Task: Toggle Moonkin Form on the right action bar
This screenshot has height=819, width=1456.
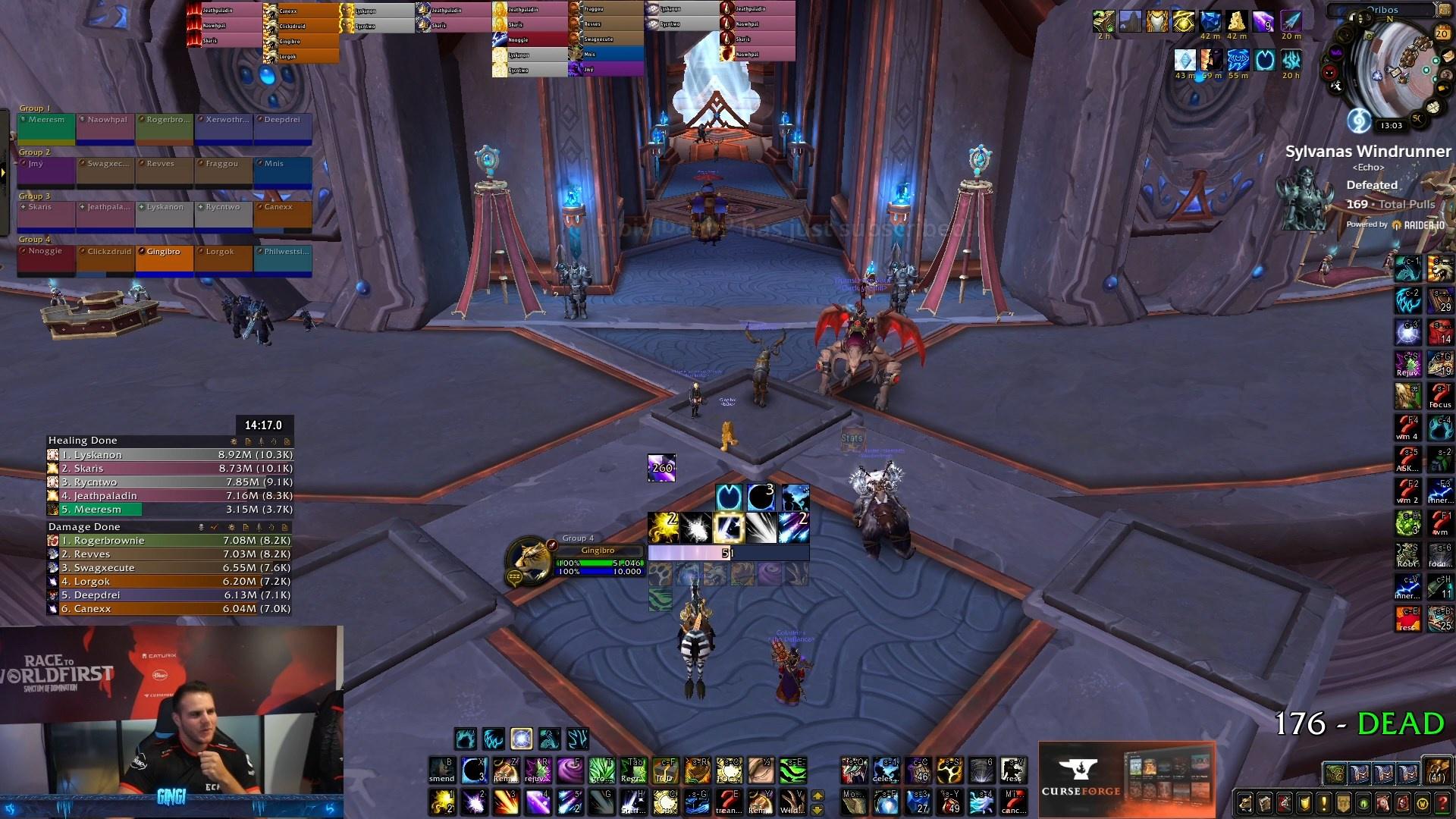Action: 854,802
